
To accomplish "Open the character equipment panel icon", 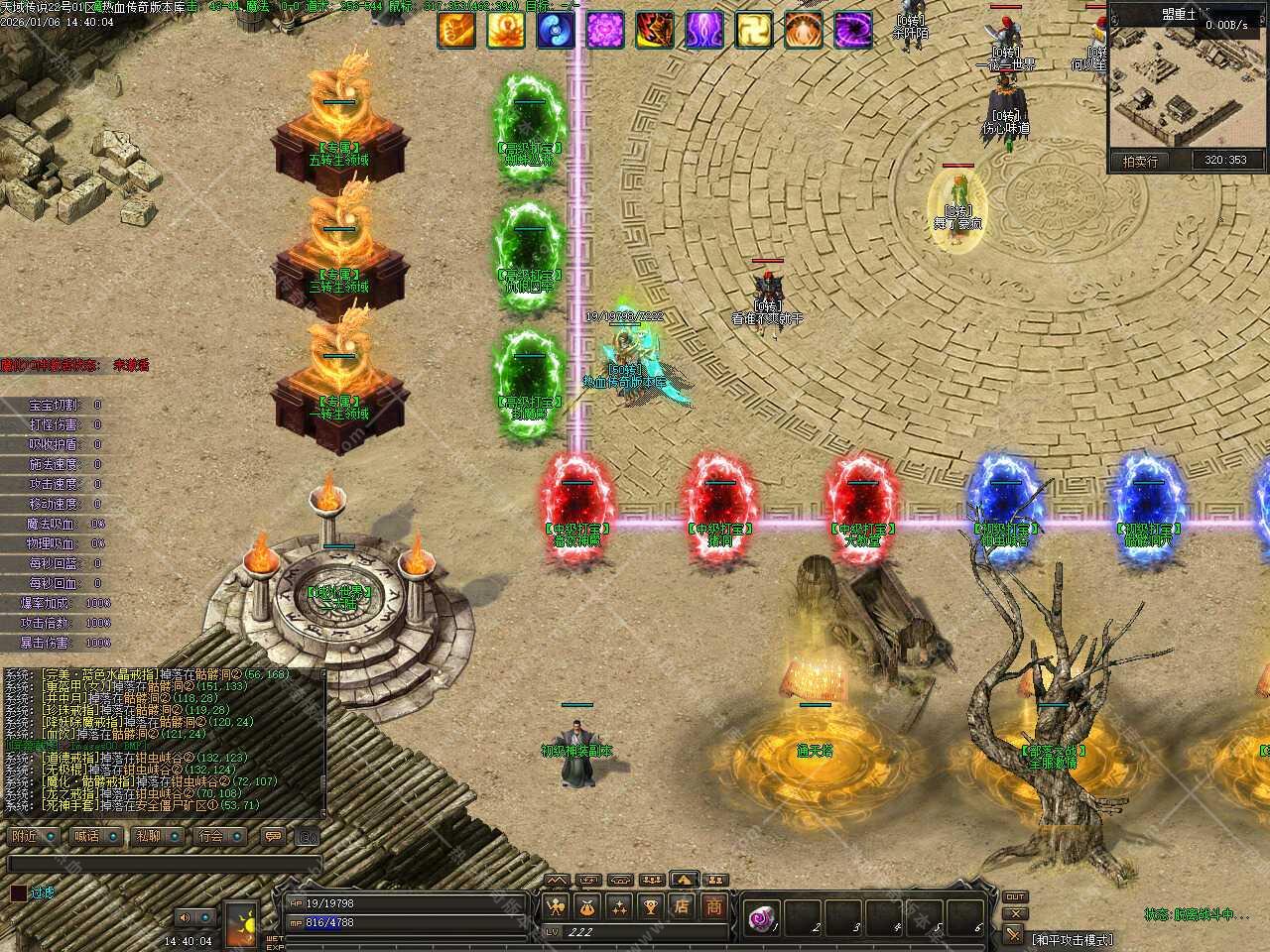I will point(556,905).
